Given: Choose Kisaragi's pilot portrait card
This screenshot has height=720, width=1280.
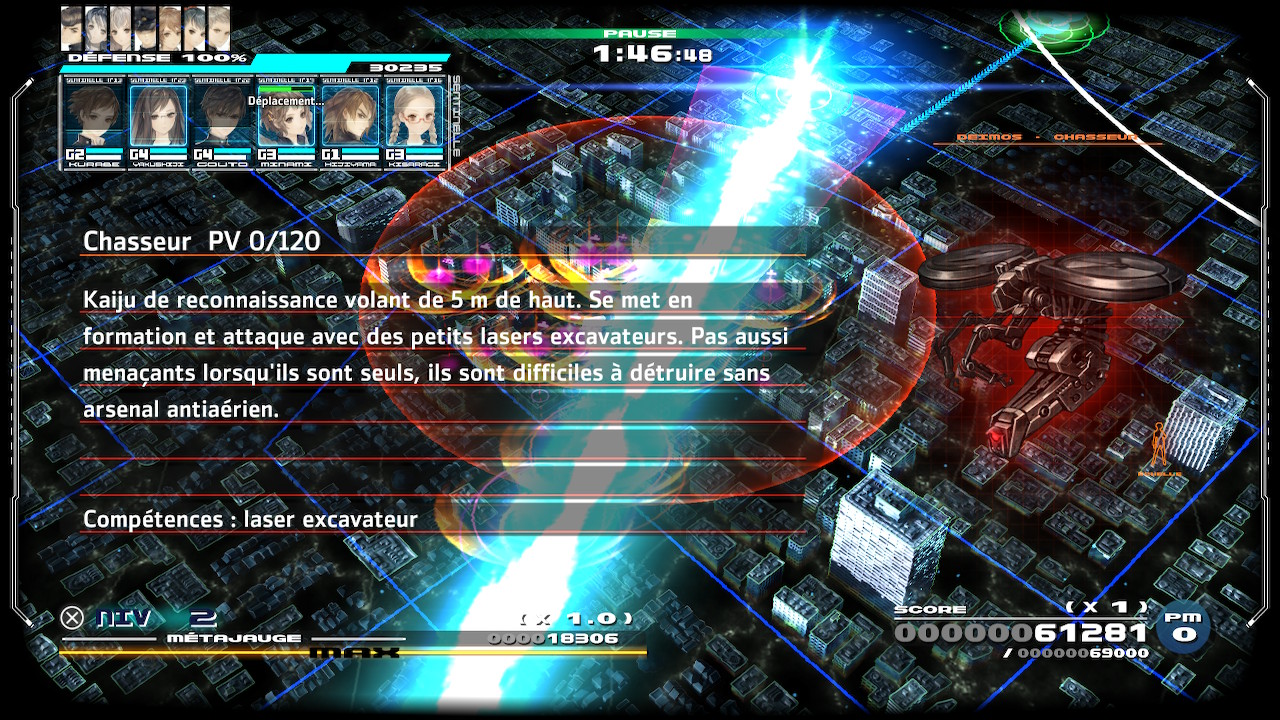Looking at the screenshot, I should tap(414, 122).
